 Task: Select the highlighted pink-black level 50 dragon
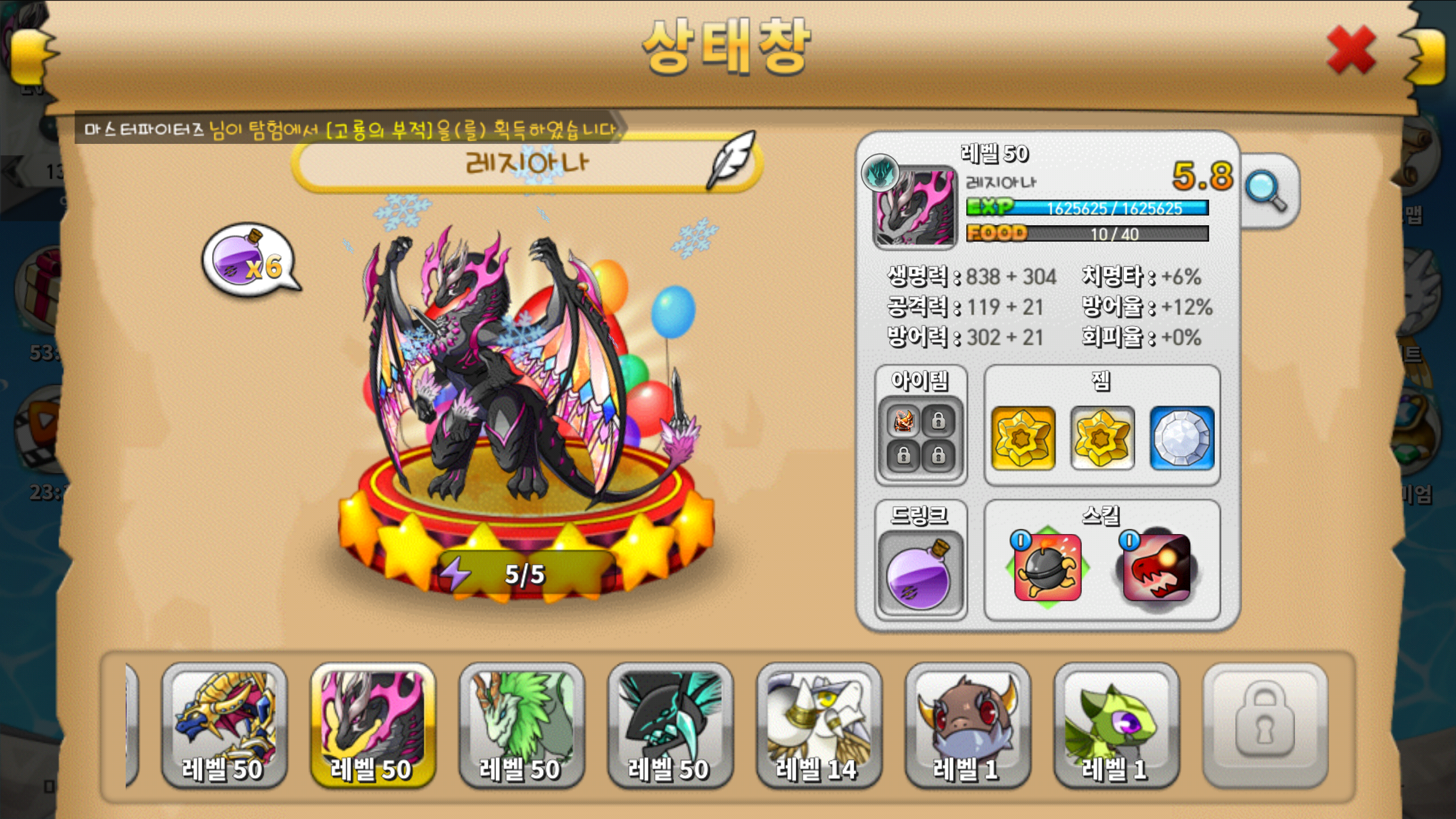tap(373, 725)
